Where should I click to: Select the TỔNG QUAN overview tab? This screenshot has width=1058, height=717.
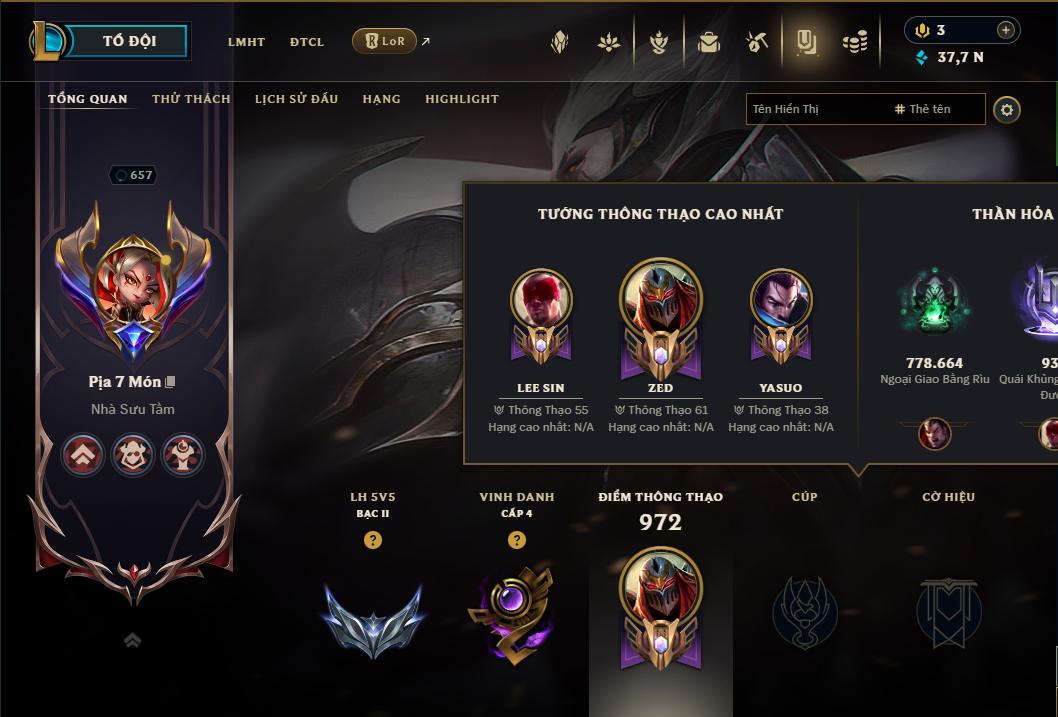(88, 99)
